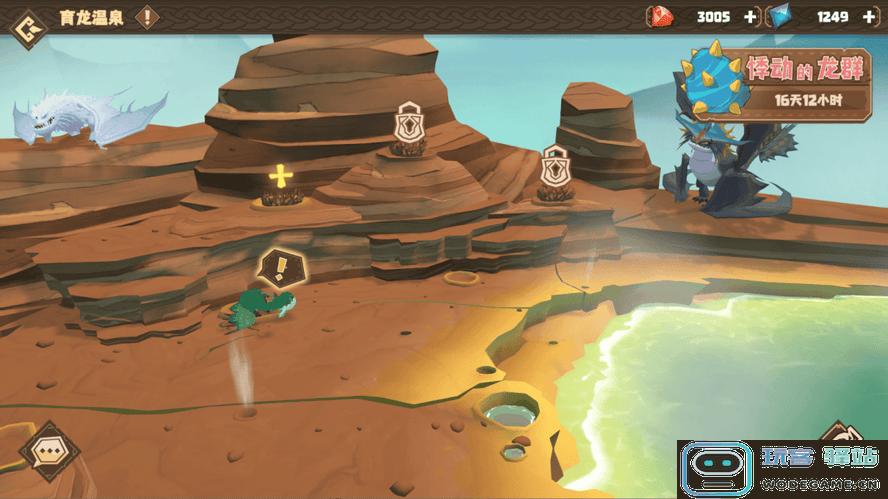Image resolution: width=888 pixels, height=499 pixels.
Task: Tap the exclamation marker above the green dragon
Action: (281, 267)
